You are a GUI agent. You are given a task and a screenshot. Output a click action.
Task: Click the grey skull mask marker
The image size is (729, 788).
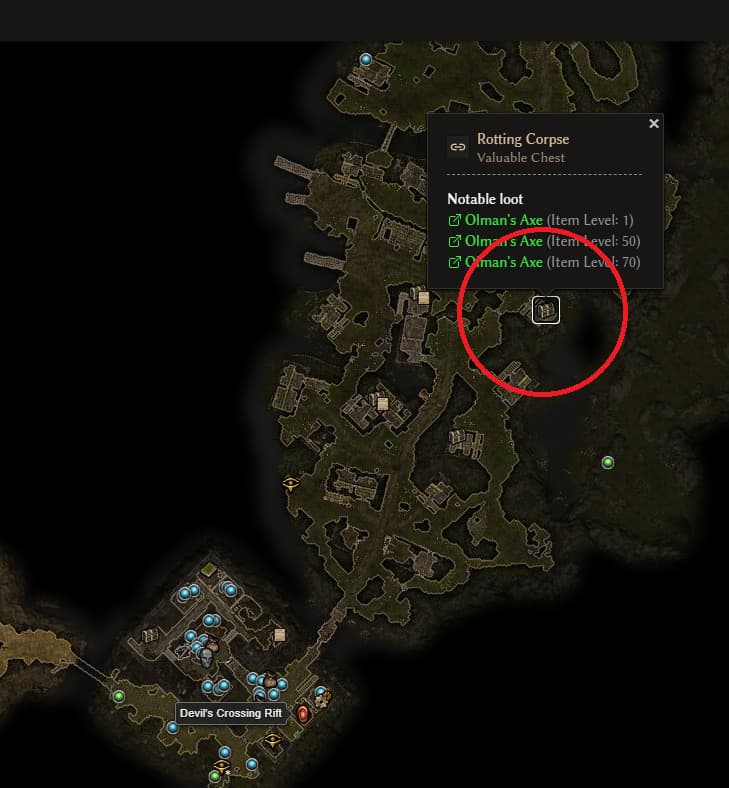point(207,657)
